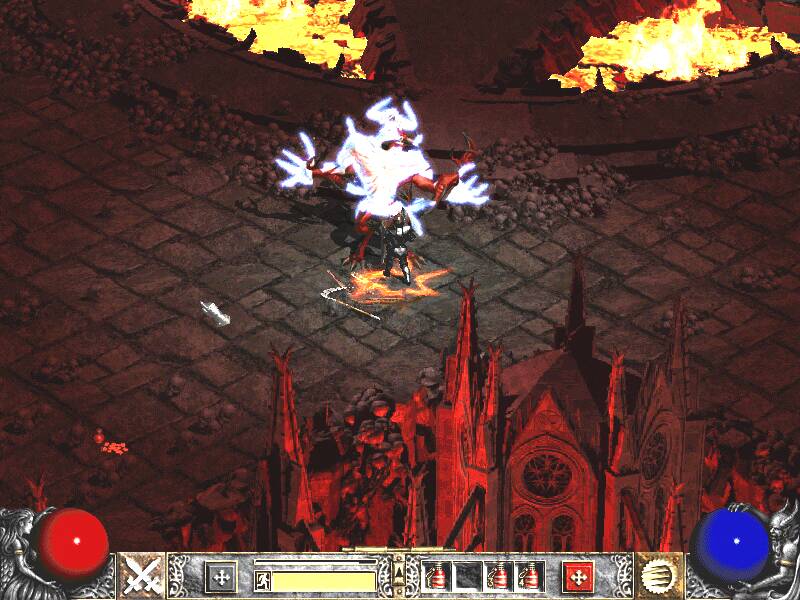Toggle the run/walk running-figure button
Screen dimensions: 800x600
tap(262, 579)
